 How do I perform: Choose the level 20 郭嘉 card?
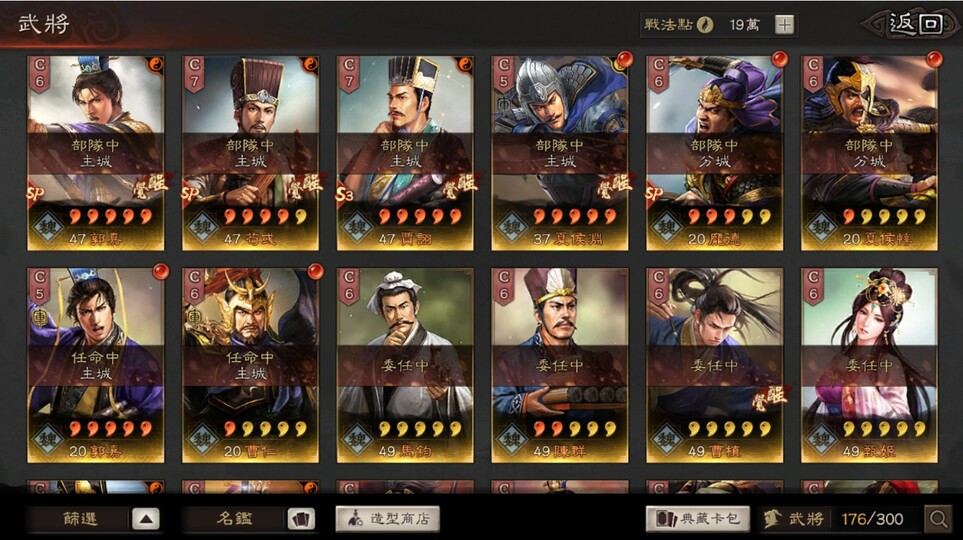[x=96, y=365]
